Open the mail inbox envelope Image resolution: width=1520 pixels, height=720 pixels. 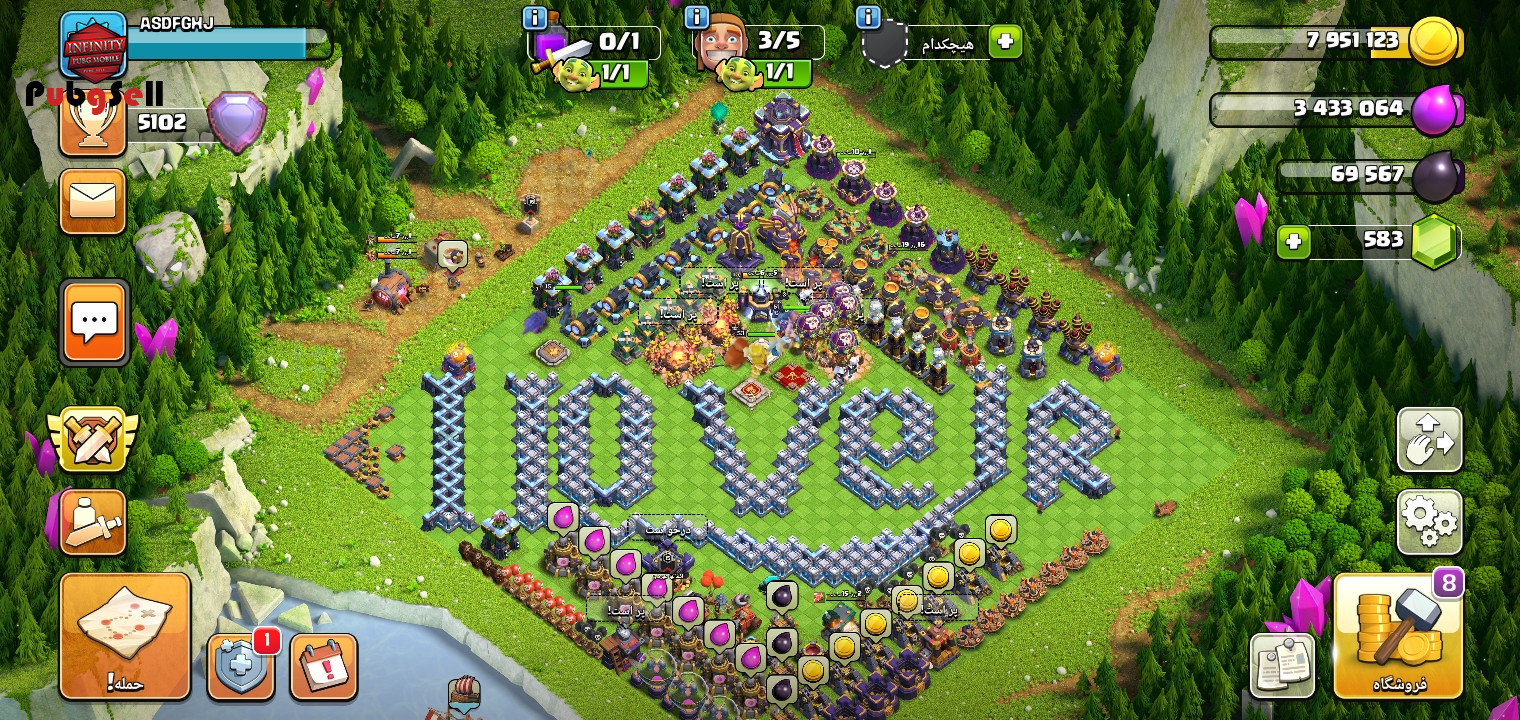click(93, 201)
